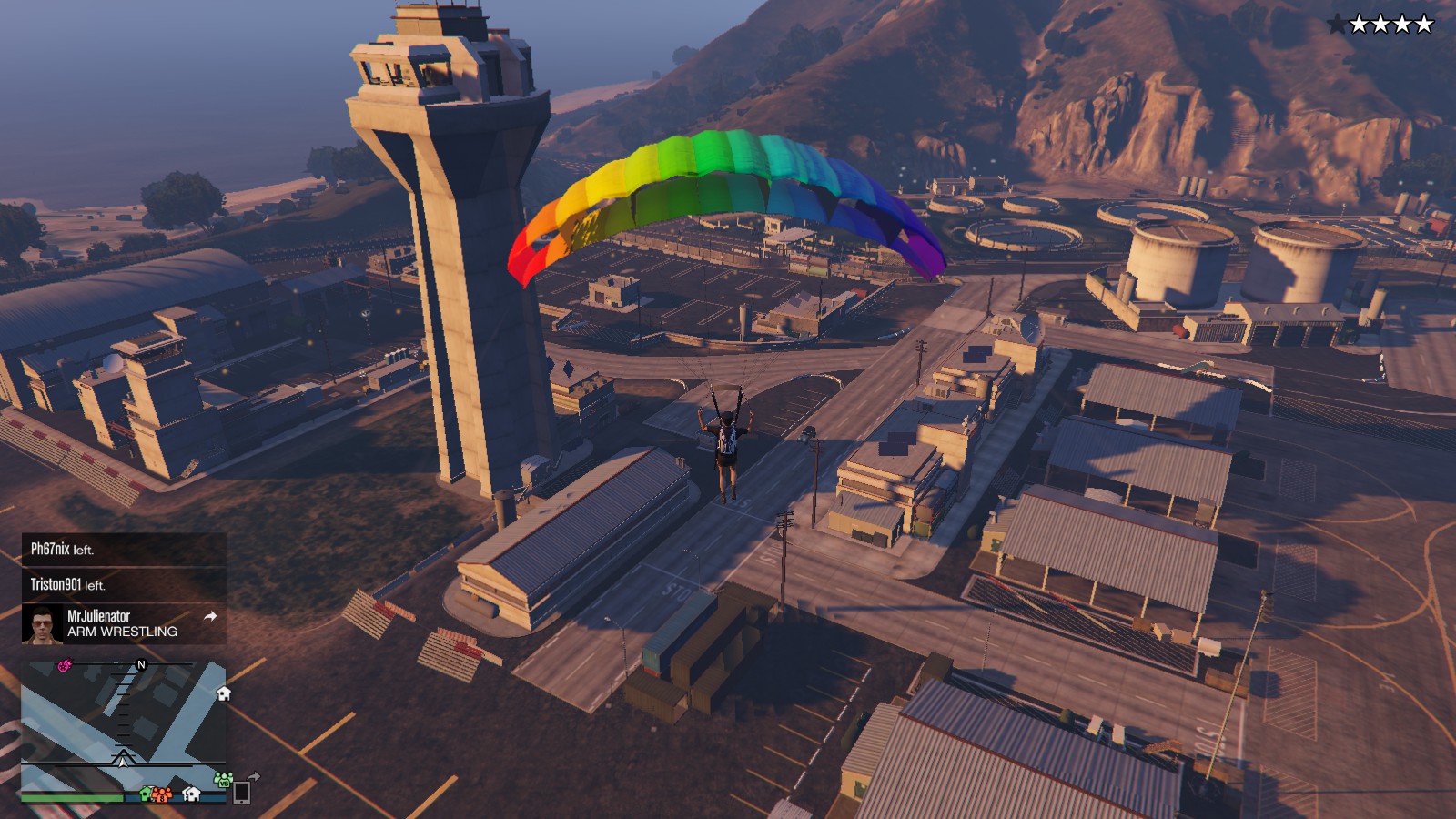Click the wanted level stars

pos(1380,25)
